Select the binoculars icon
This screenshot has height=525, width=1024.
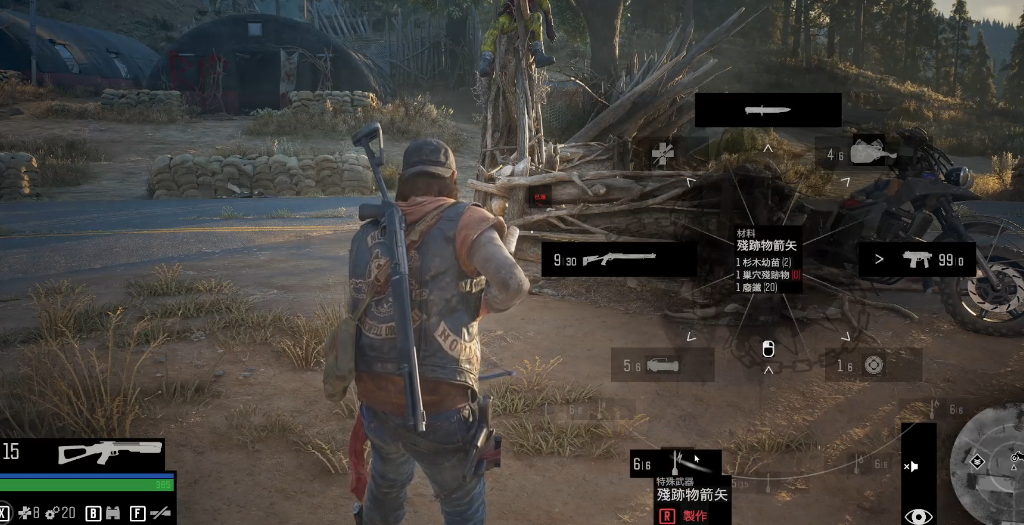112,514
